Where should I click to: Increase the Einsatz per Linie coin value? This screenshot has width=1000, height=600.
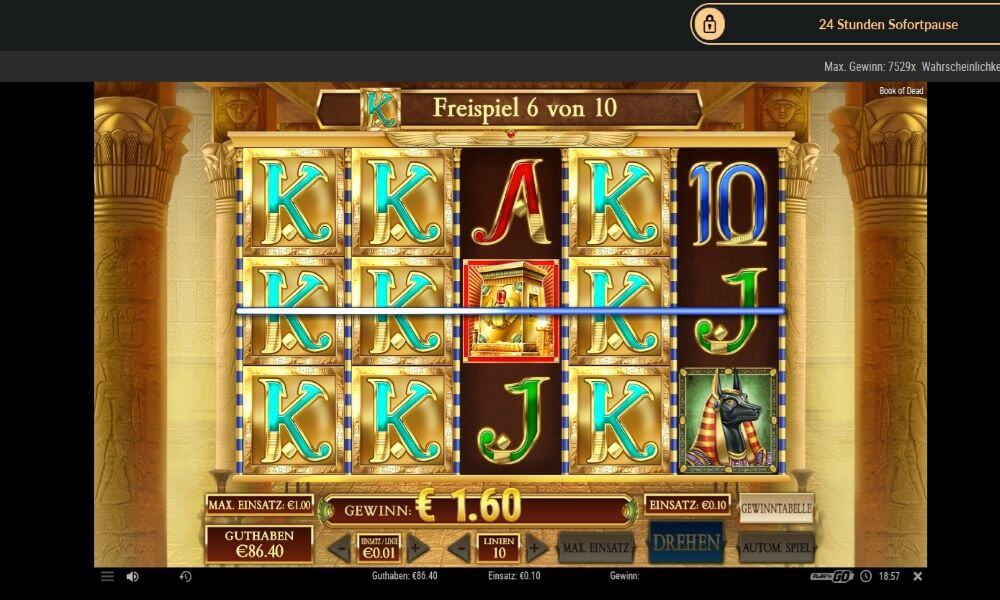coord(419,548)
